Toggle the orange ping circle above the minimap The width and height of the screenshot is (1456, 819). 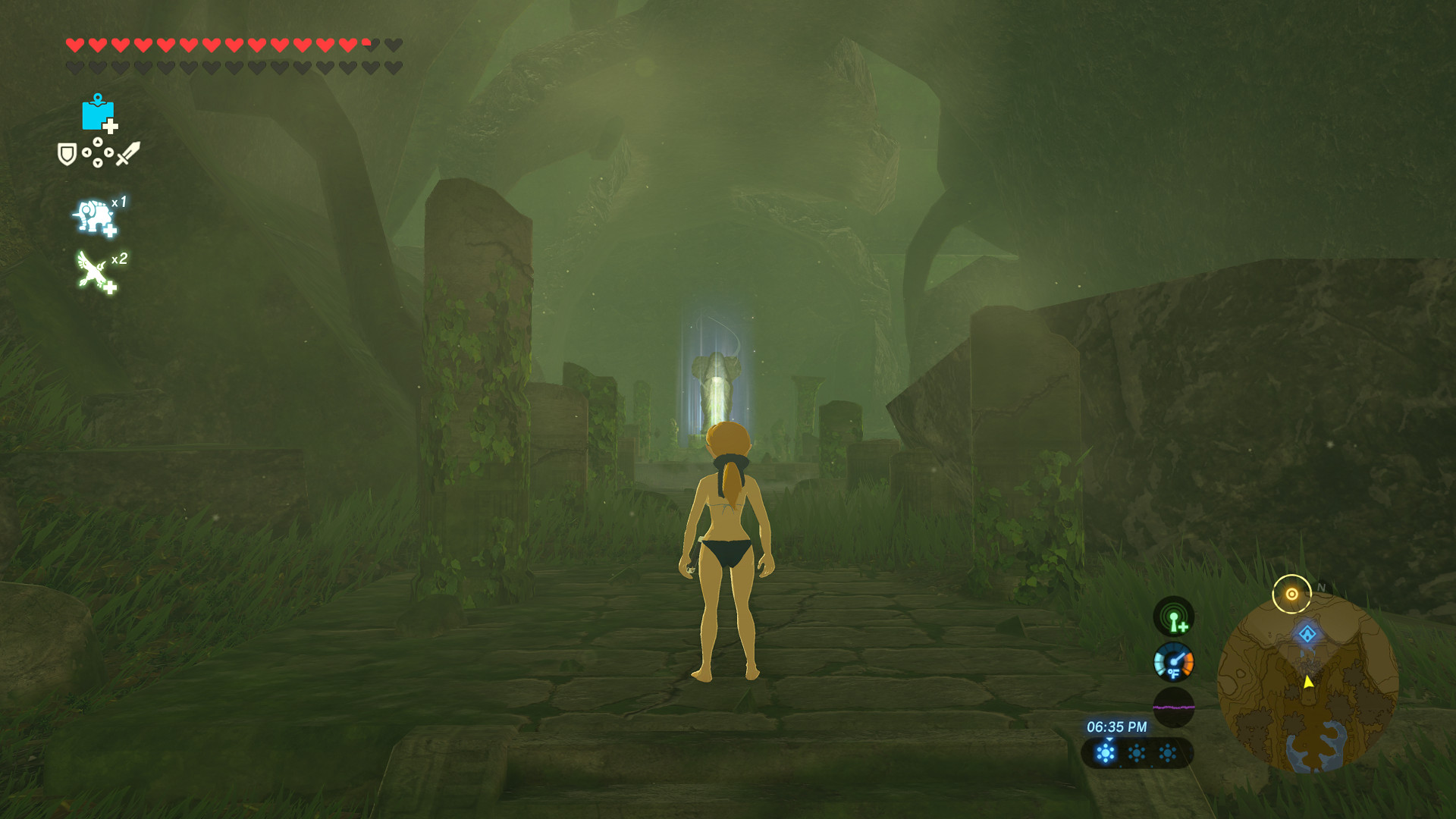1291,593
